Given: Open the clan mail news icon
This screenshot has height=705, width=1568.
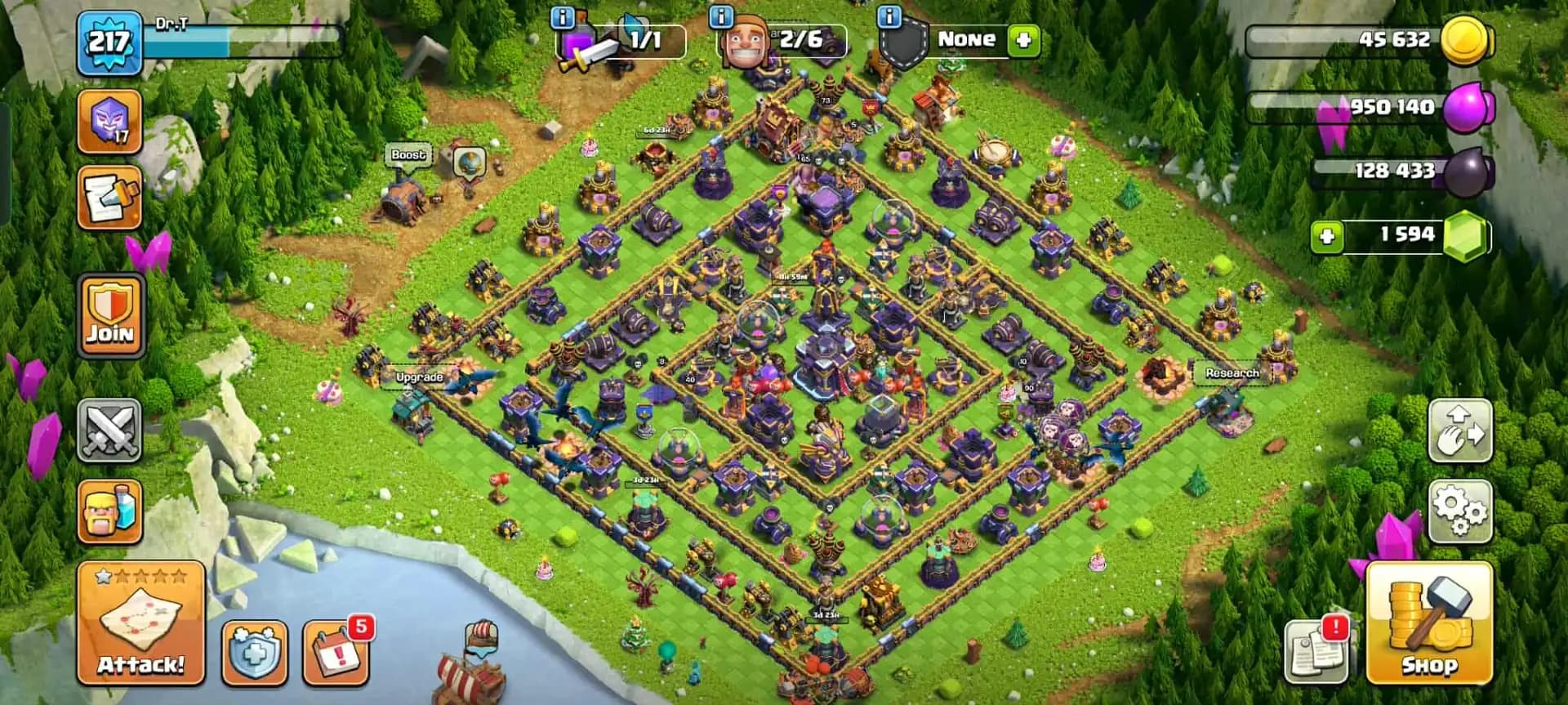Looking at the screenshot, I should (x=109, y=198).
